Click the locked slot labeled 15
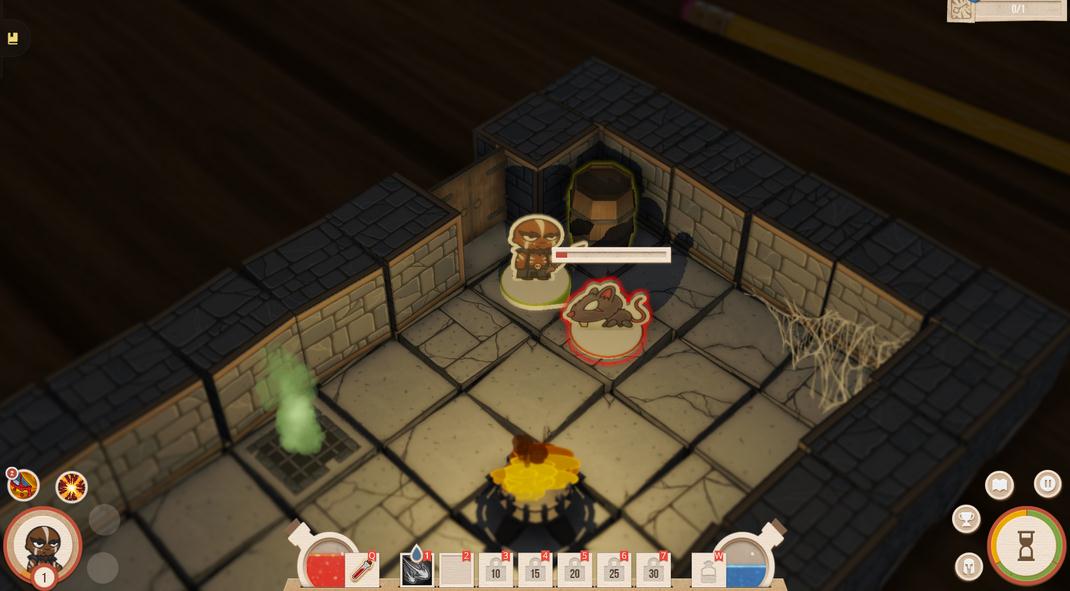 click(x=535, y=571)
